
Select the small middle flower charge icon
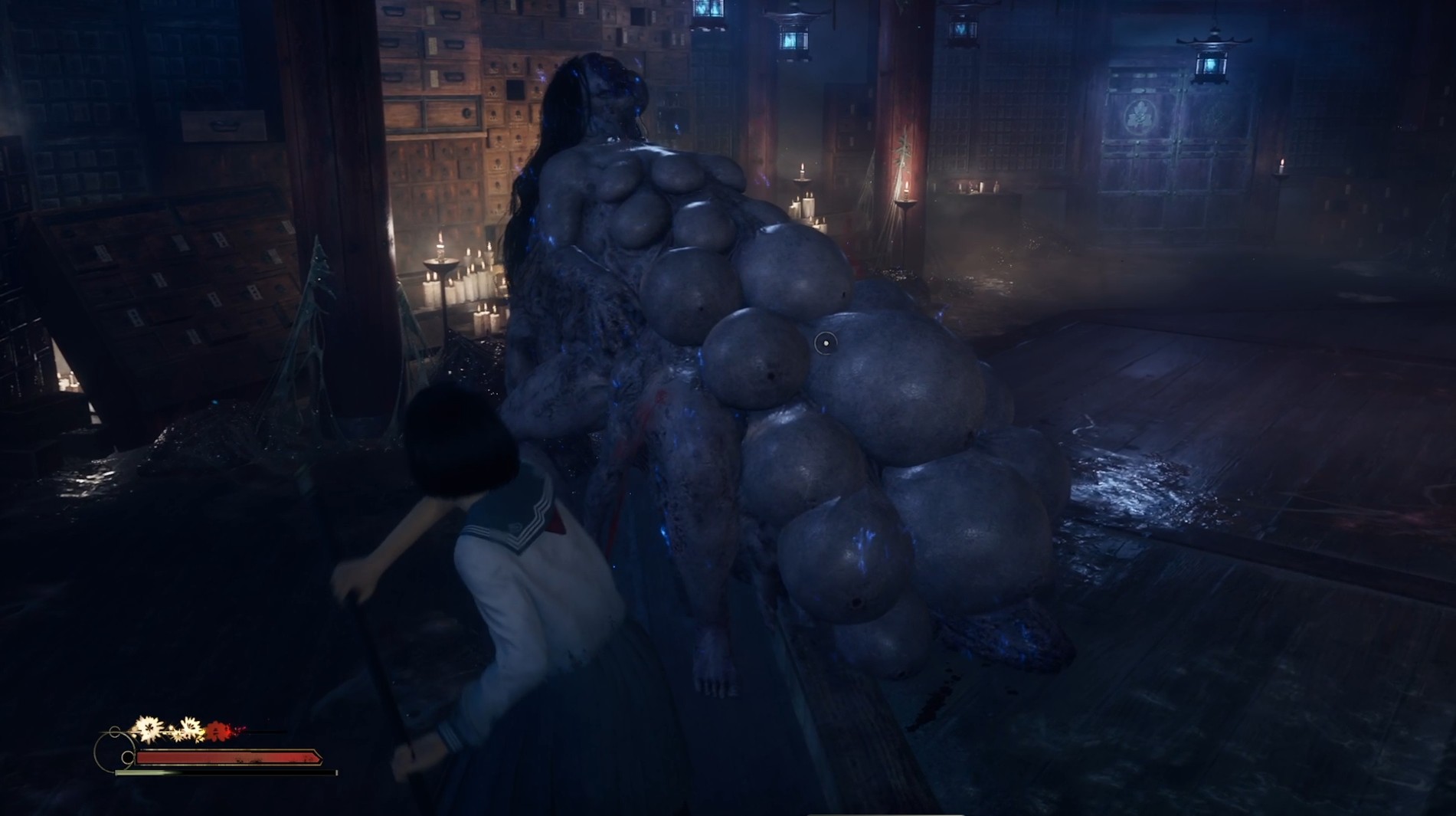click(177, 736)
